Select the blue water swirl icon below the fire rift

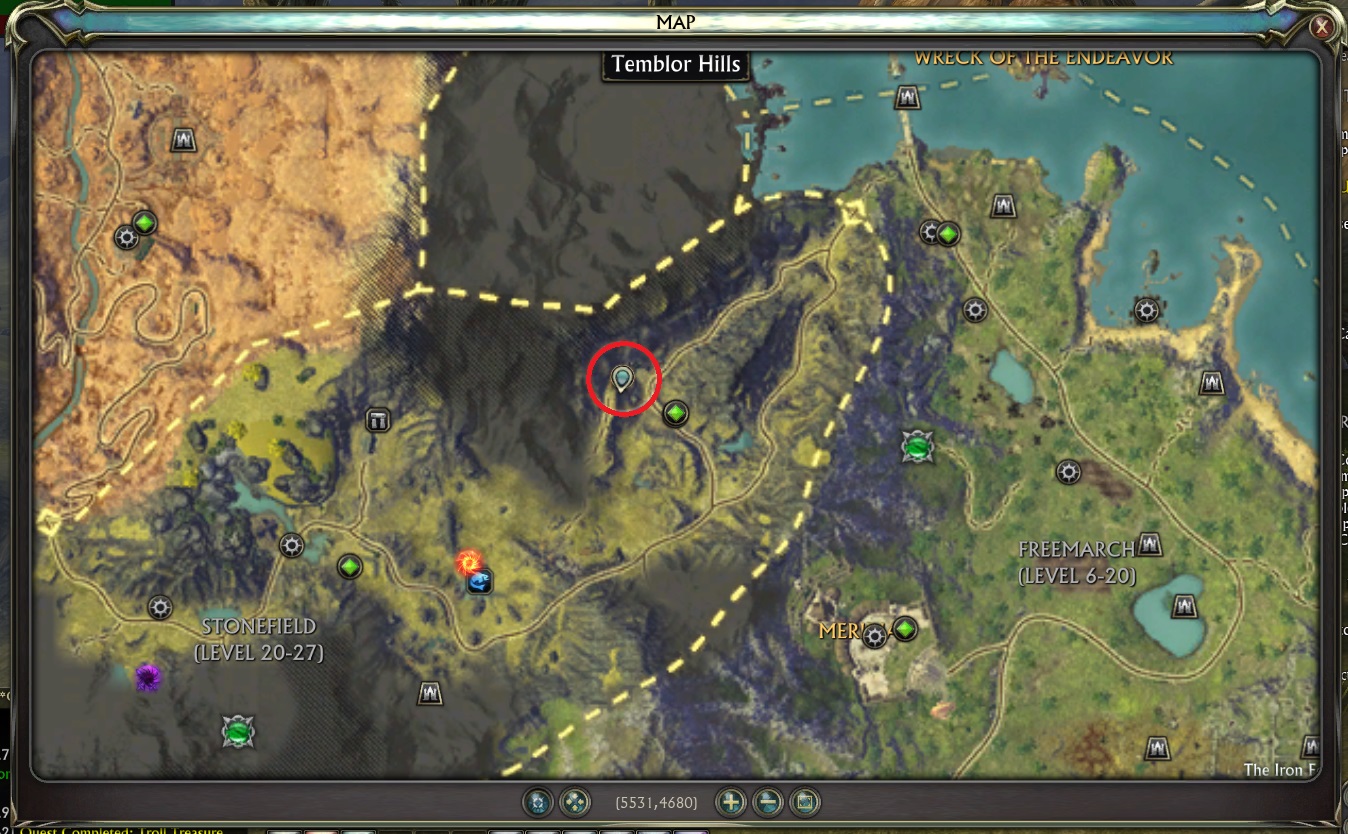(x=479, y=582)
